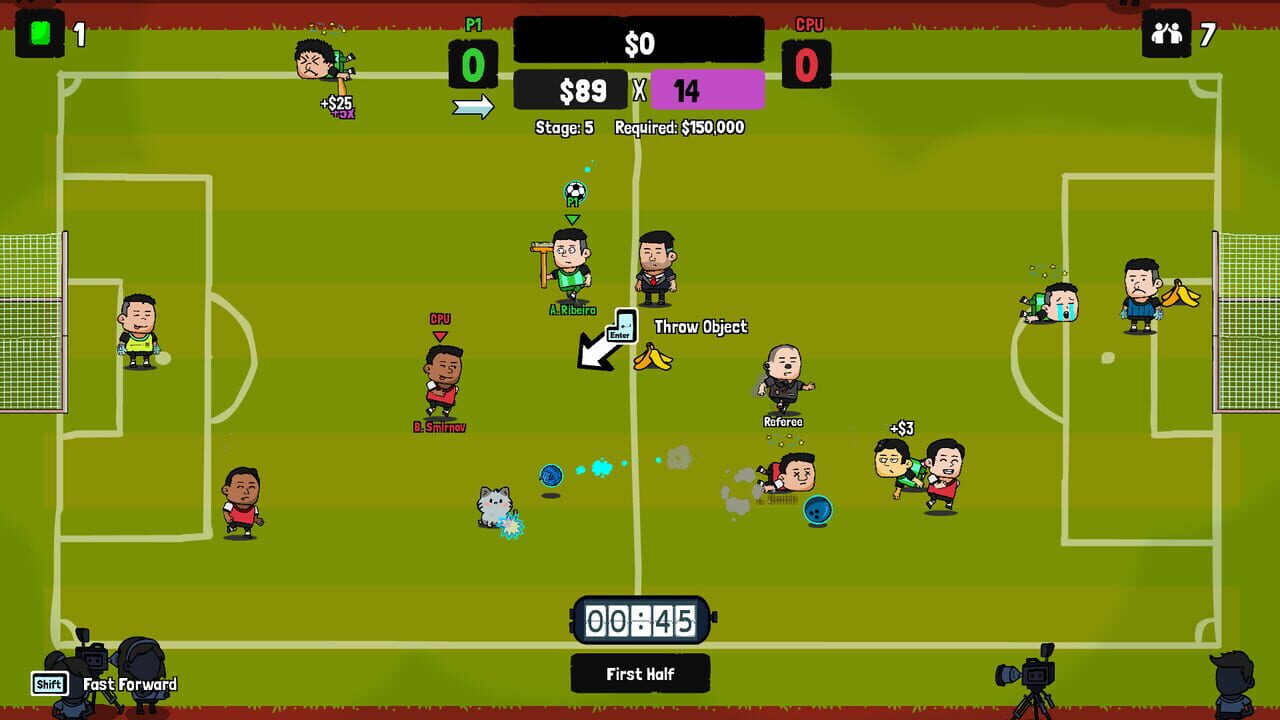Click the 00:45 match timer
This screenshot has width=1280, height=720.
(x=640, y=621)
